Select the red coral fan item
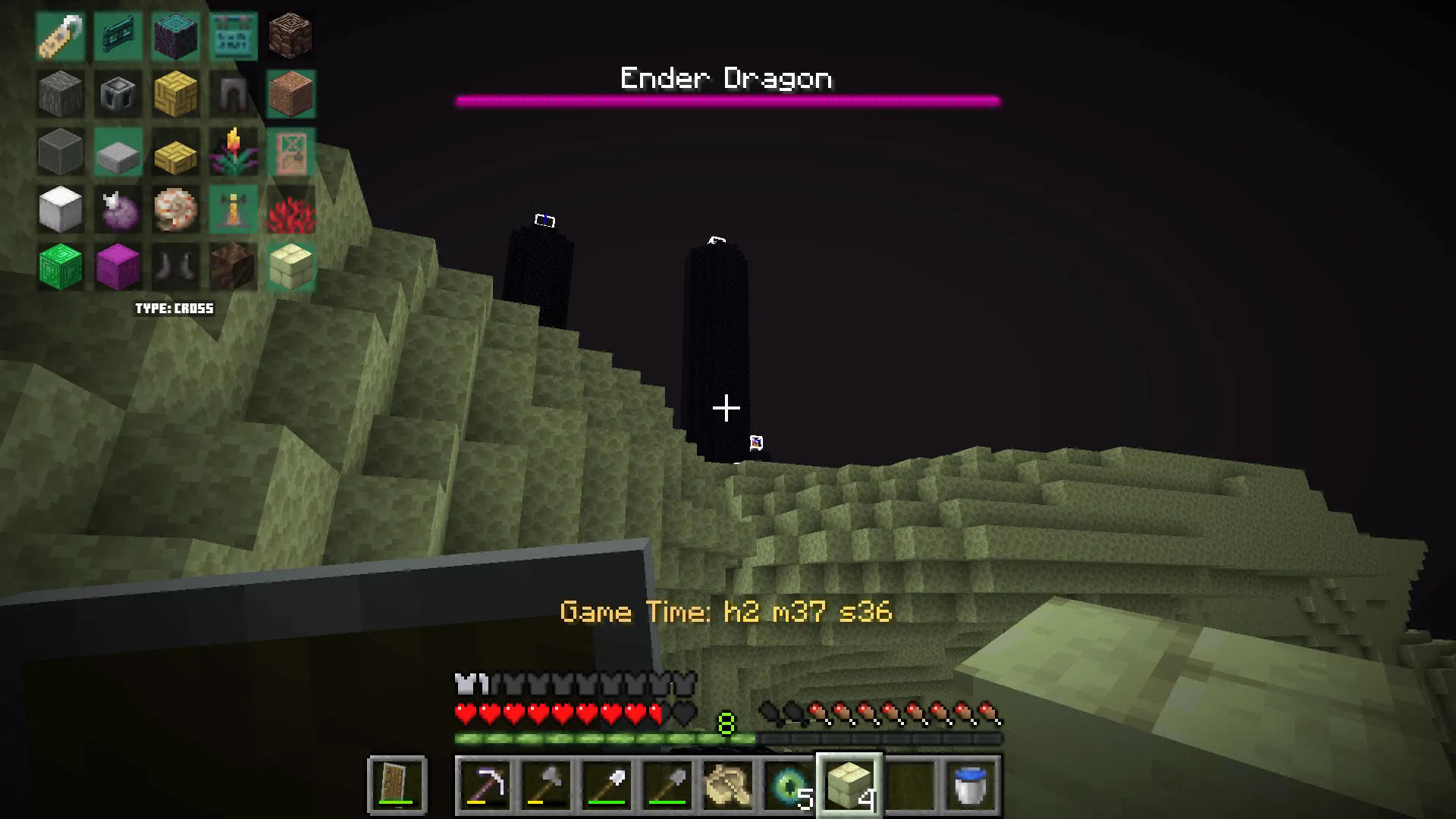The width and height of the screenshot is (1456, 819). pyautogui.click(x=291, y=209)
